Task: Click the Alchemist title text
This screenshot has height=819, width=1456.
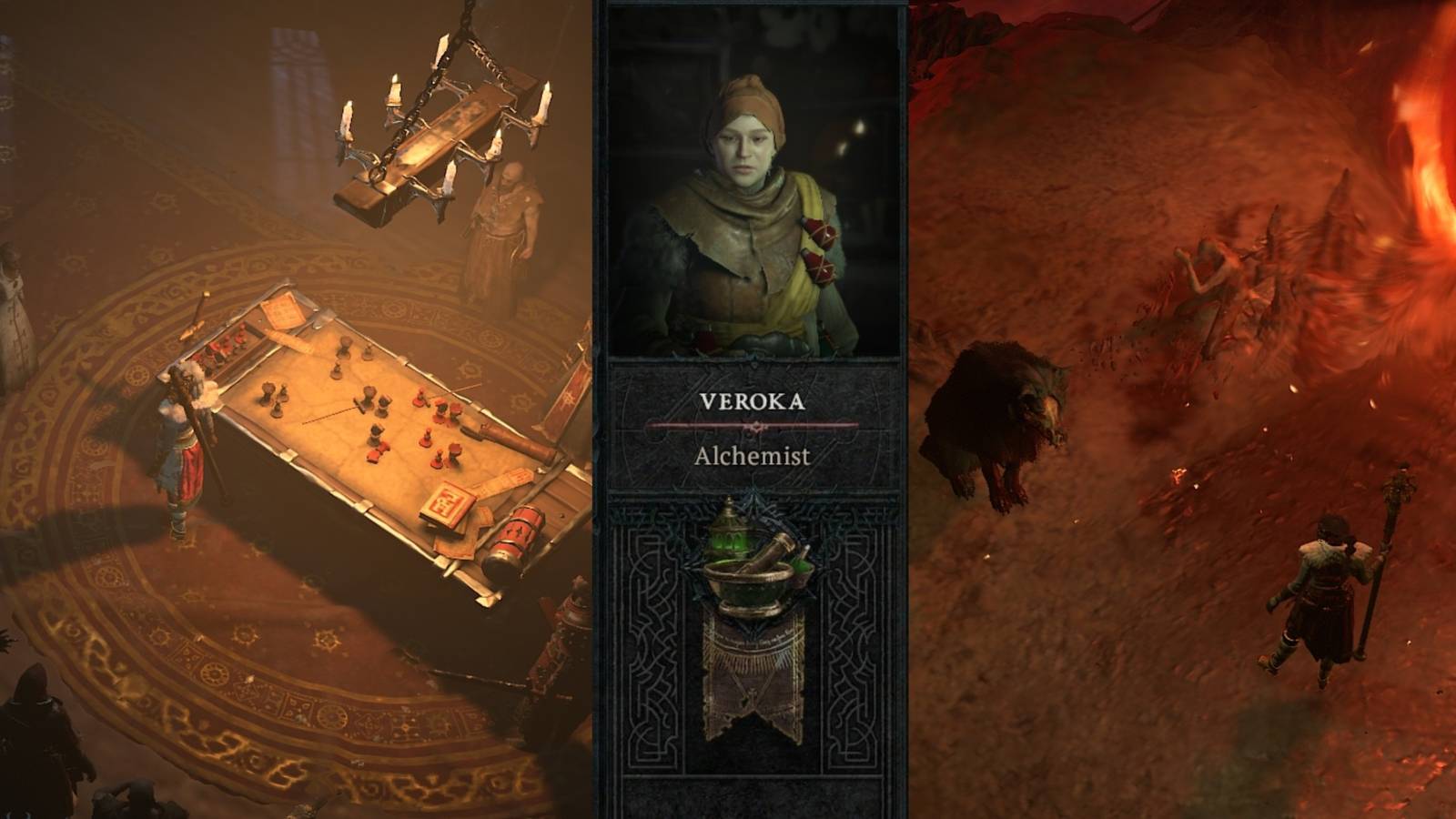Action: click(753, 455)
